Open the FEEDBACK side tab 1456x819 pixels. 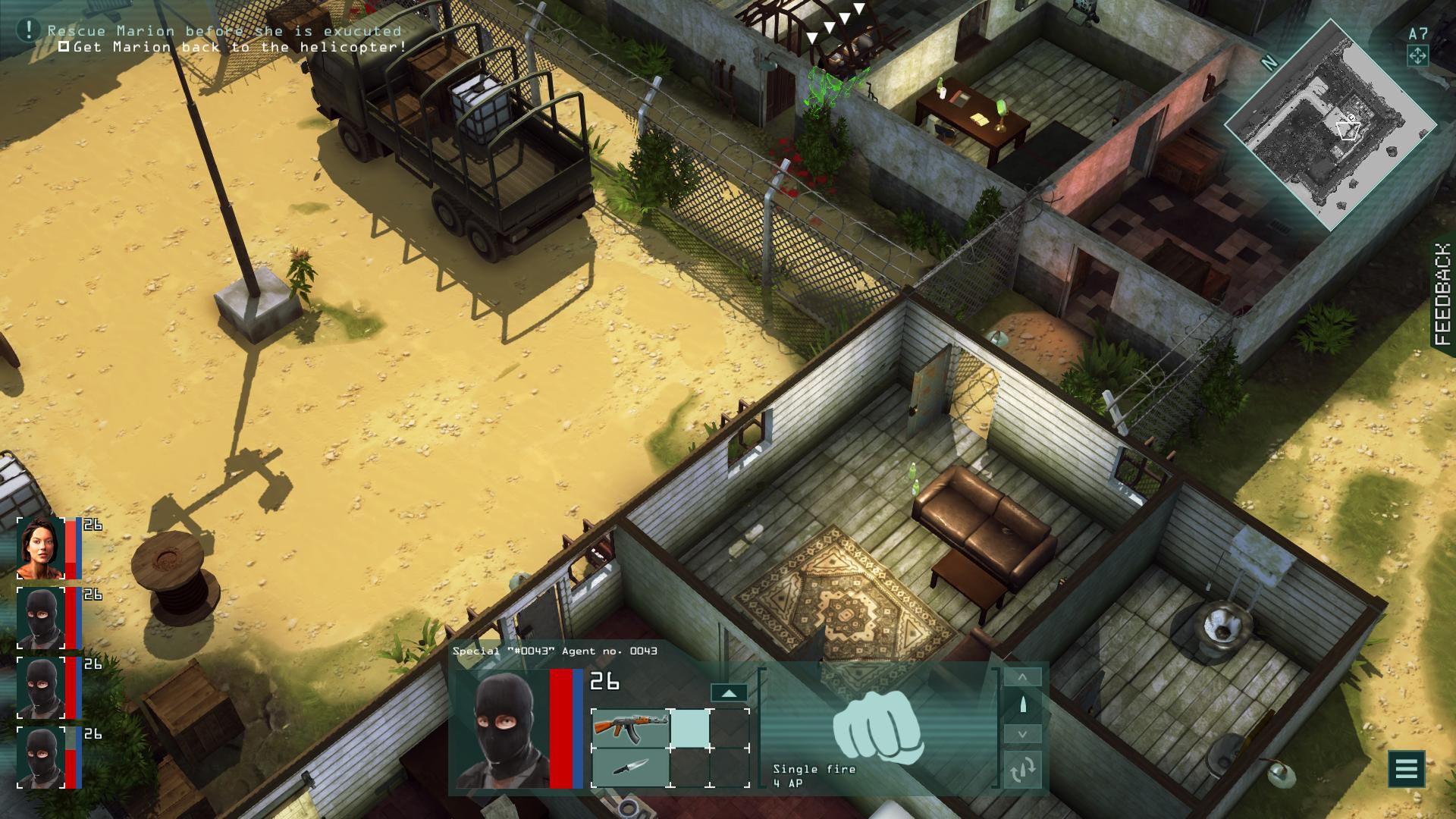click(1443, 294)
